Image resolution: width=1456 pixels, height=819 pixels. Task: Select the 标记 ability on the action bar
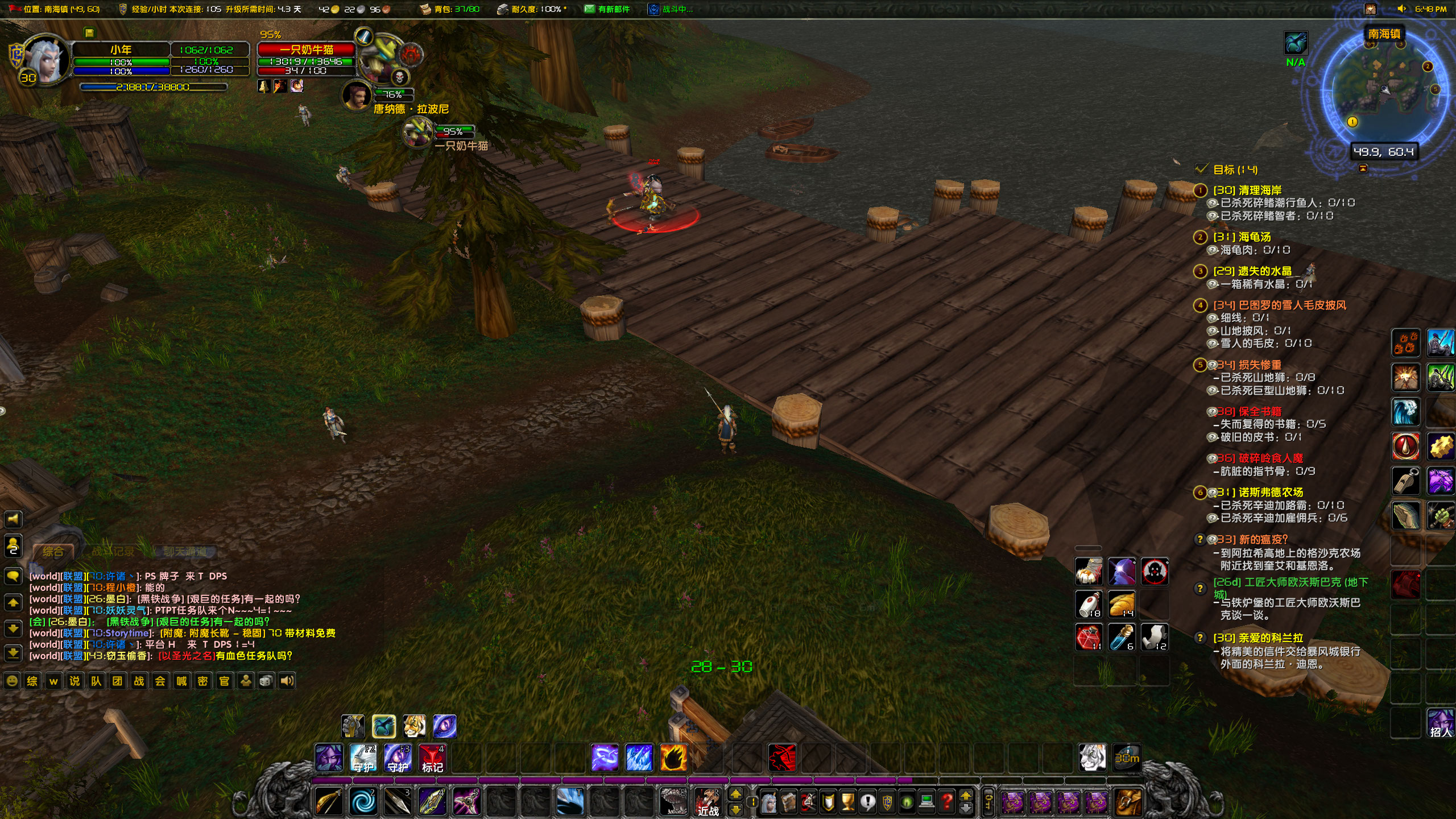tap(432, 756)
